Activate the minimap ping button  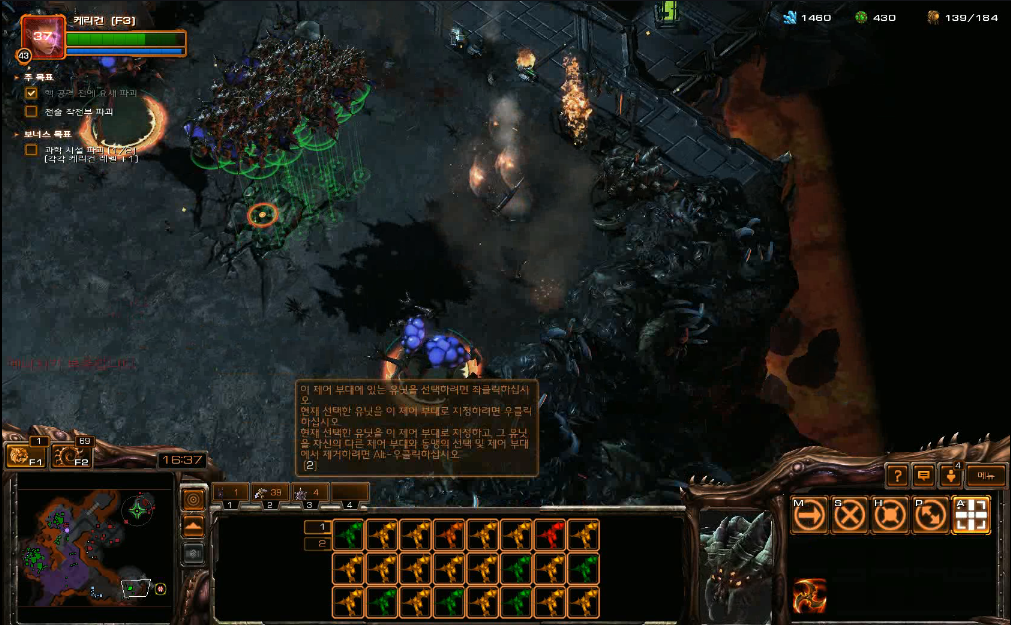194,498
